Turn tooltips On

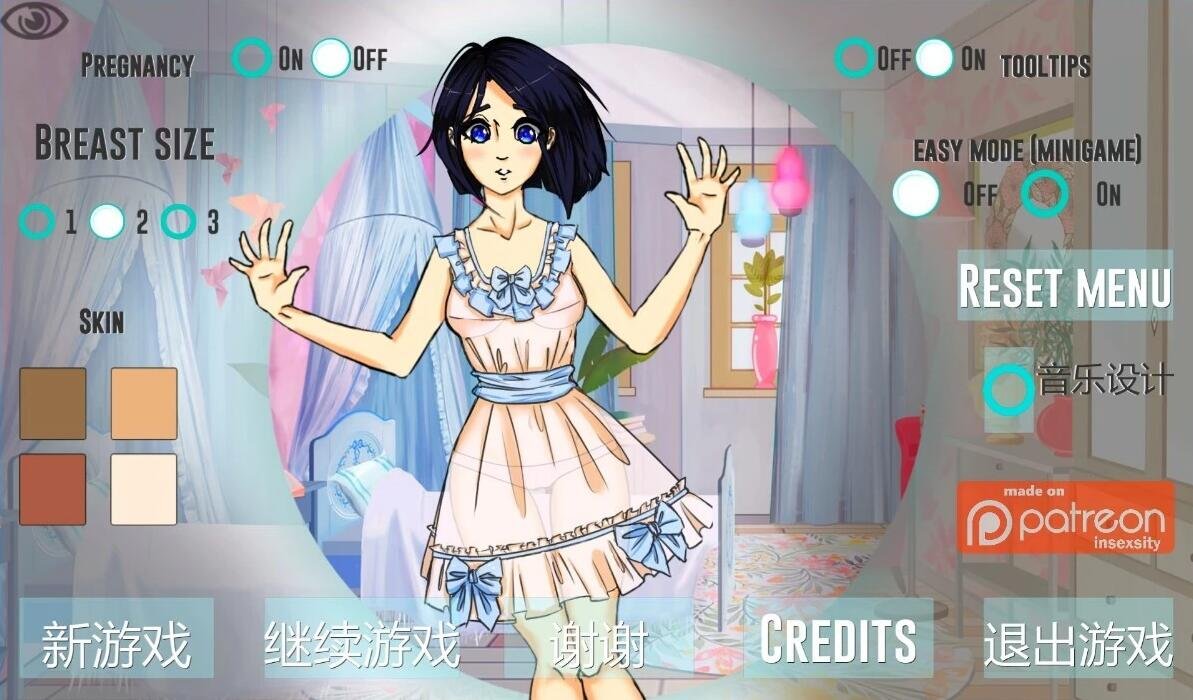(934, 58)
